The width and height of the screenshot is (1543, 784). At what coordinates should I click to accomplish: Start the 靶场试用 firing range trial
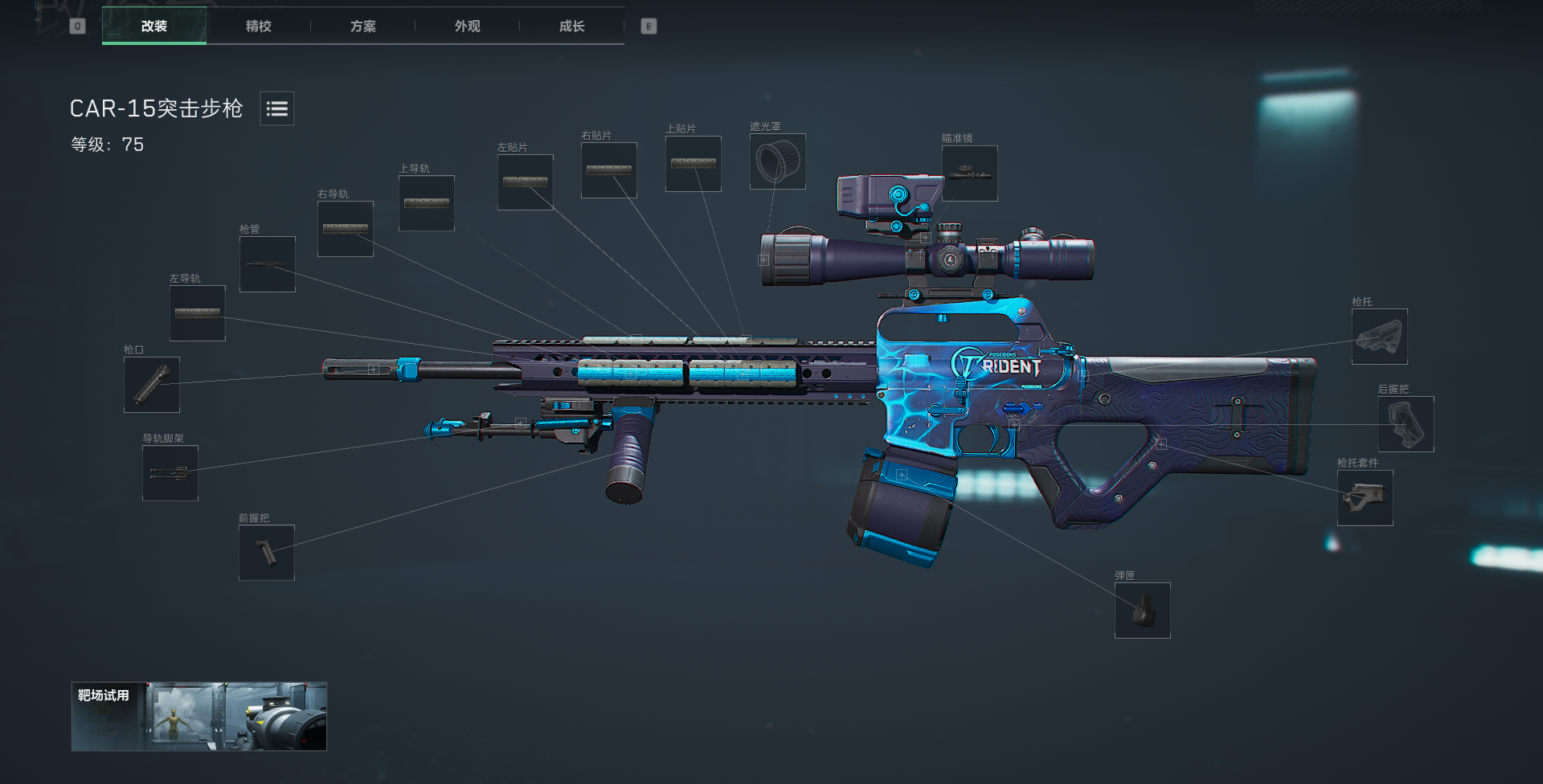click(x=199, y=717)
